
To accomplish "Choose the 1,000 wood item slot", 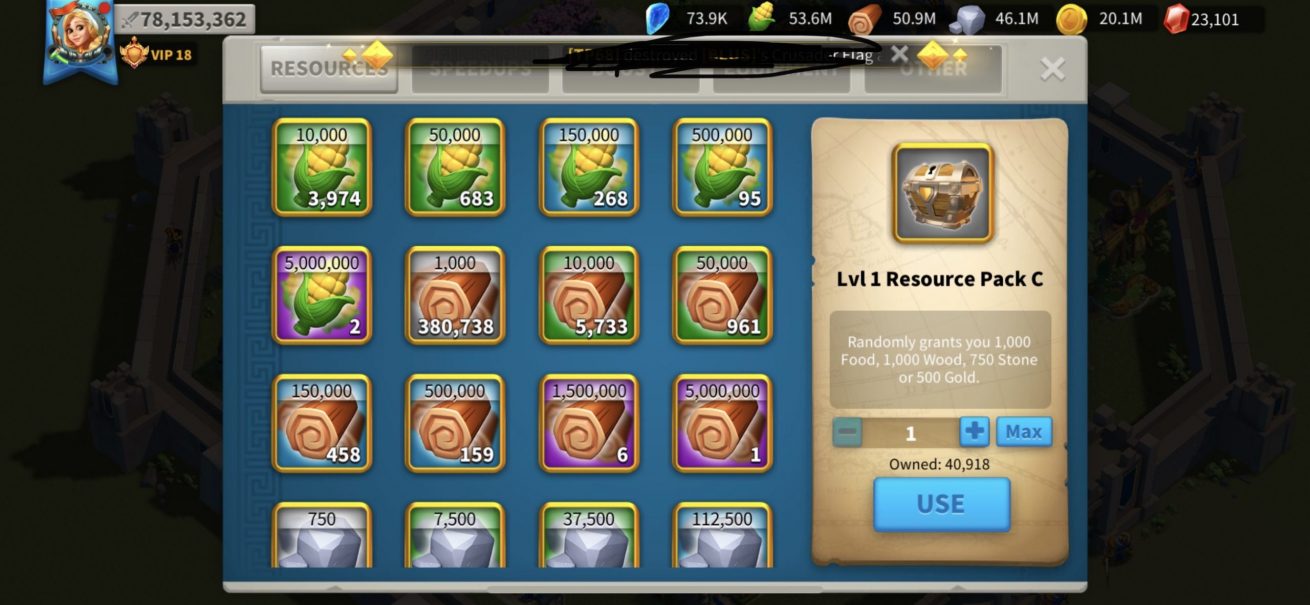I will (455, 295).
